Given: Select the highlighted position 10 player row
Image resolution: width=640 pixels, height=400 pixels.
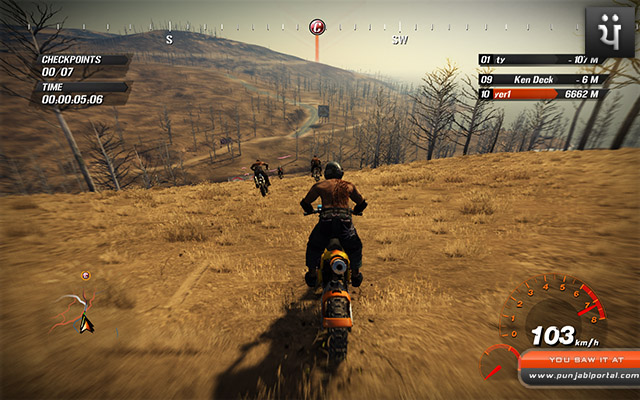Looking at the screenshot, I should tap(543, 94).
